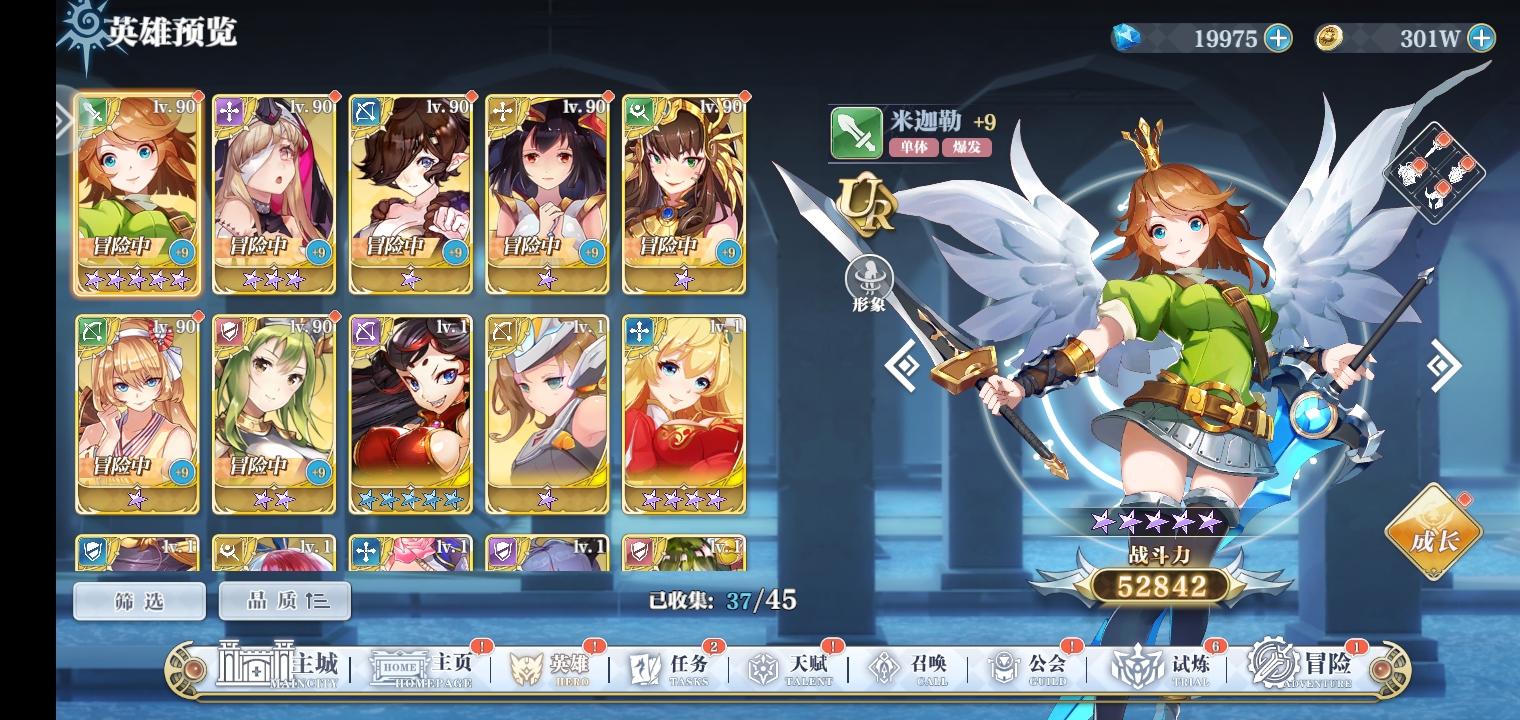Viewport: 1520px width, 720px height.
Task: Select the first lv.90 hero card
Action: (x=137, y=193)
